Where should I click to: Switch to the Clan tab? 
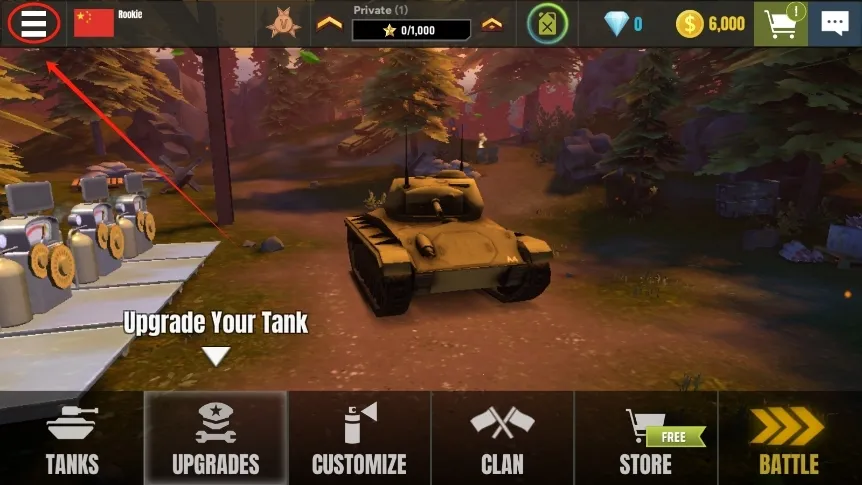coord(502,438)
